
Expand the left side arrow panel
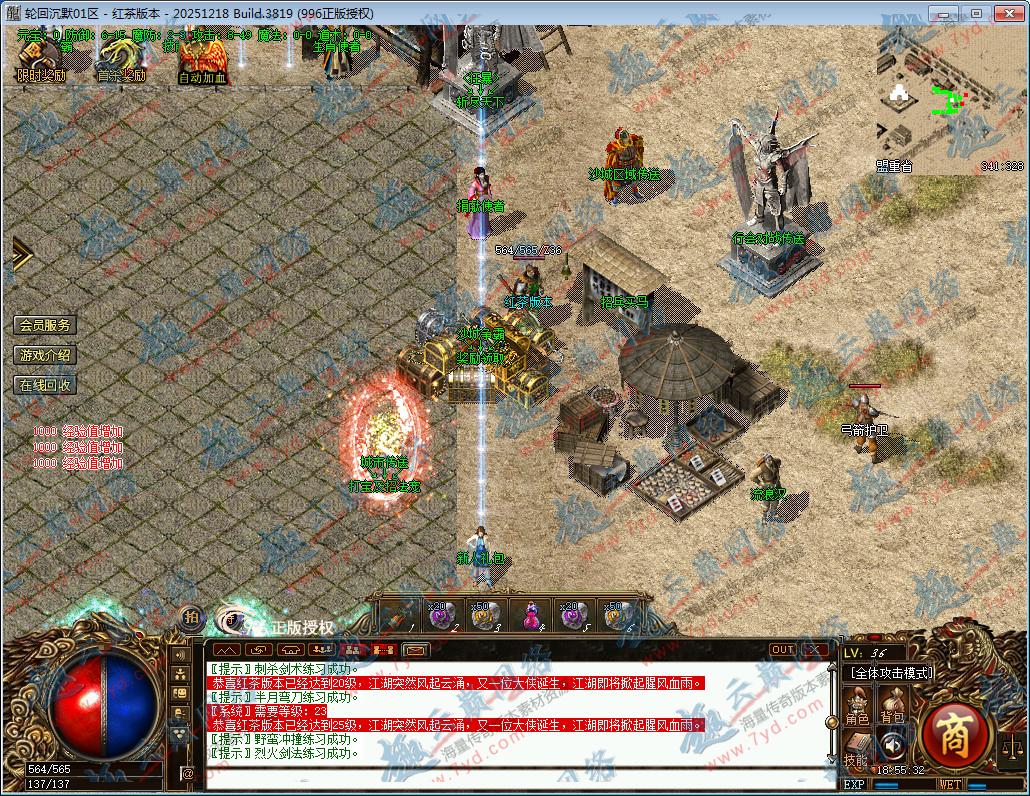[x=21, y=253]
